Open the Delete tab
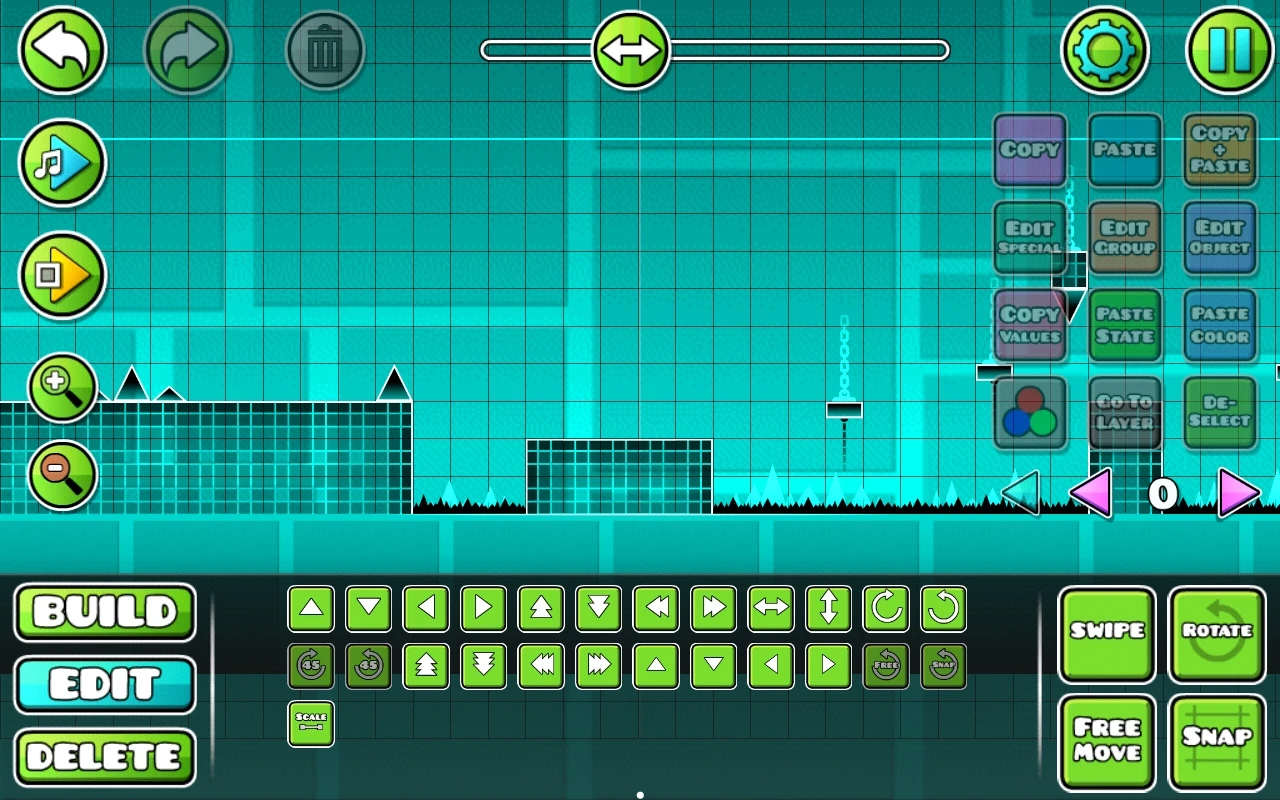1280x800 pixels. [x=104, y=758]
